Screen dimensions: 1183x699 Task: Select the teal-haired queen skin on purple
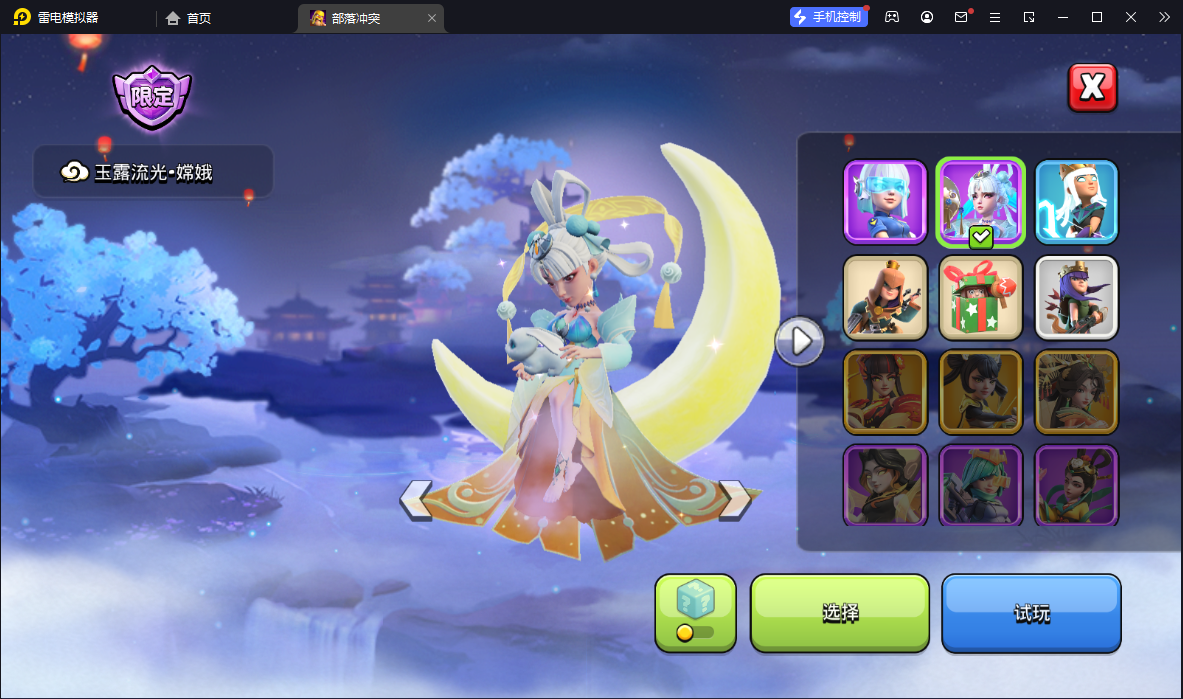pyautogui.click(x=980, y=485)
